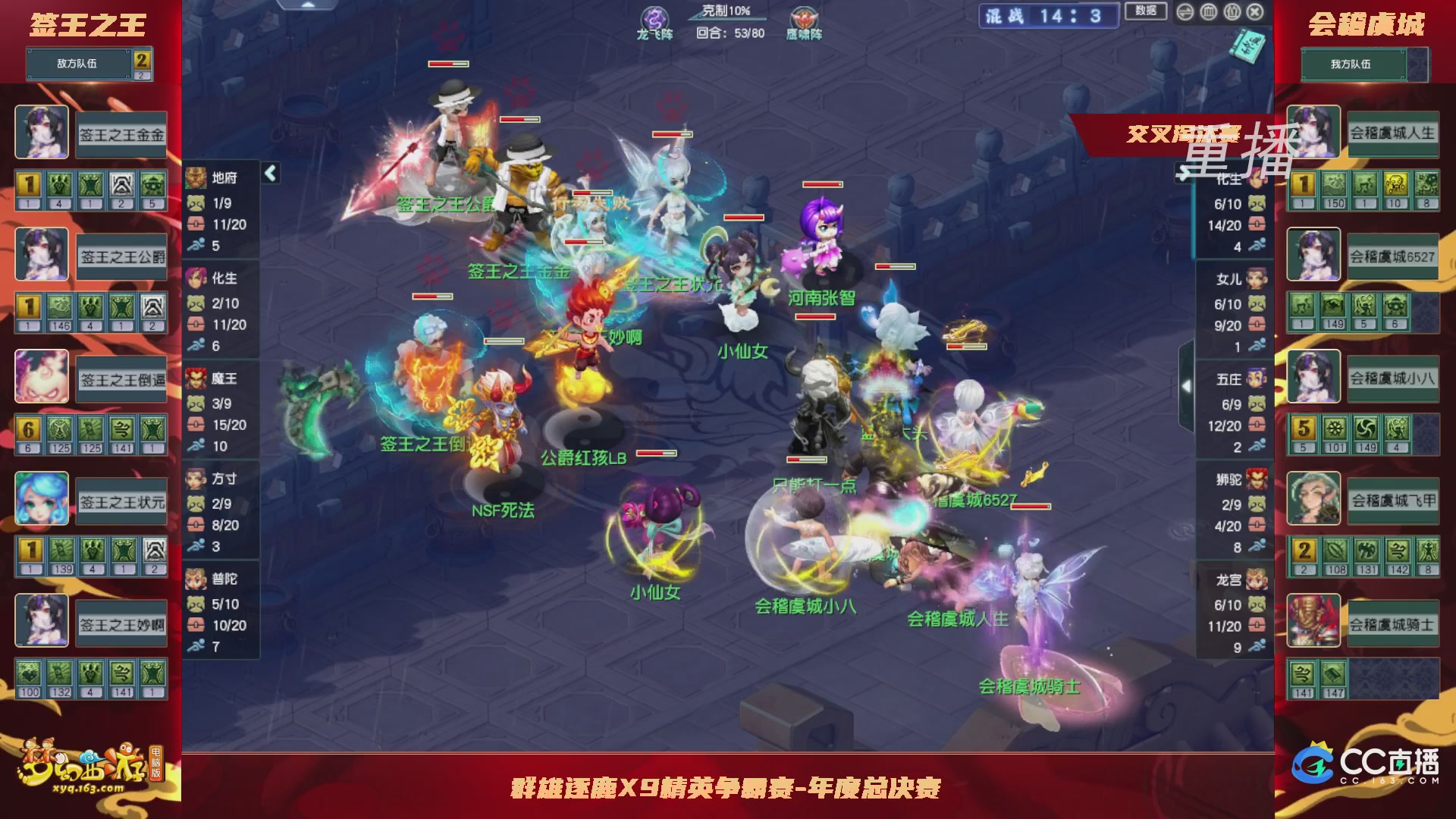Click the audience circular icon in top toolbar
Viewport: 1456px width, 819px height.
pos(1232,12)
